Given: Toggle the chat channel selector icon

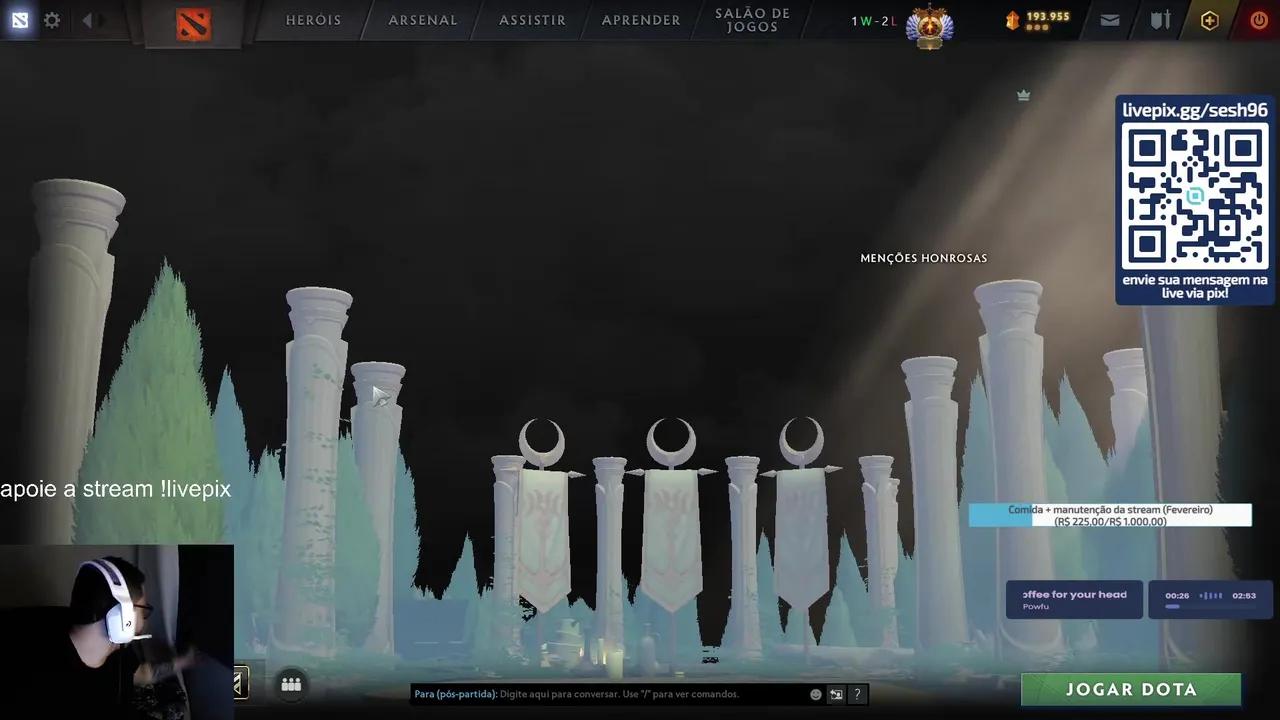Looking at the screenshot, I should click(836, 693).
